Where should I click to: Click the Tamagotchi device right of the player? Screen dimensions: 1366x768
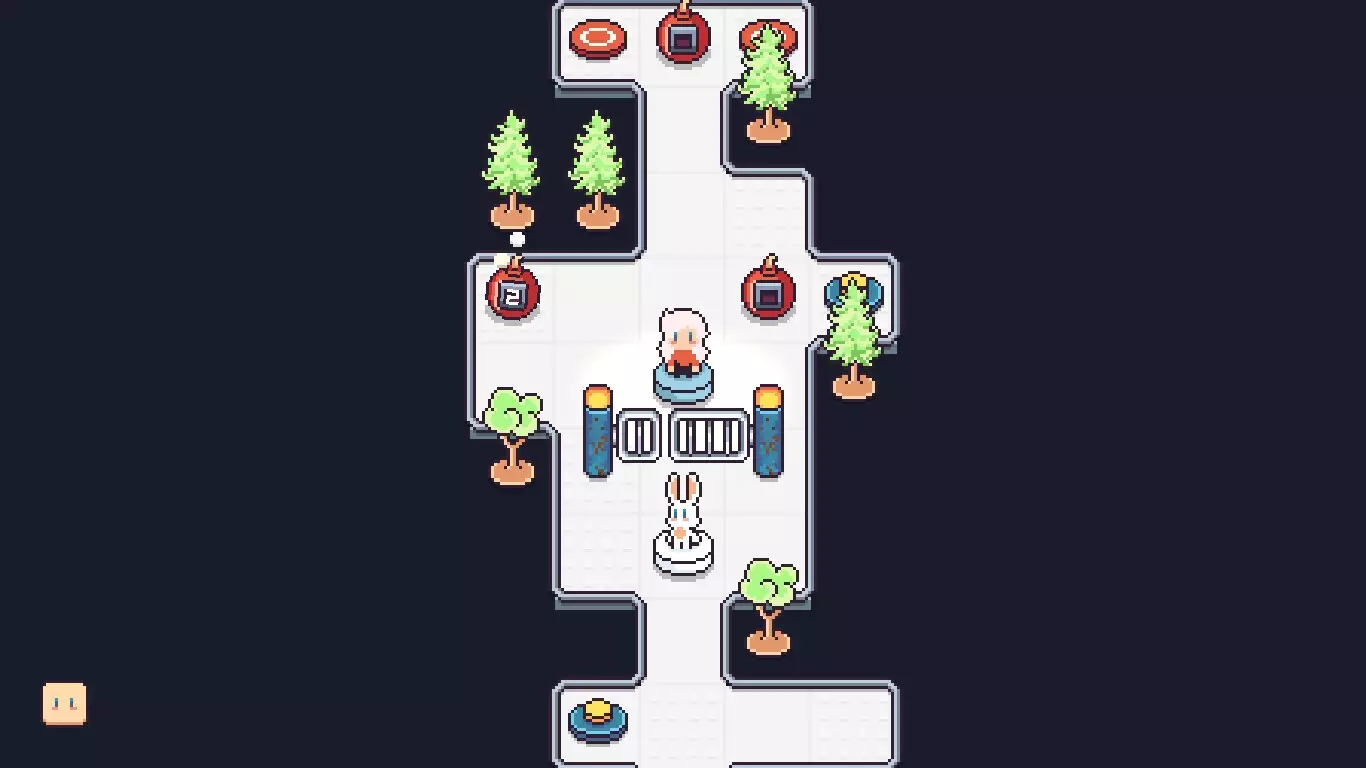coord(768,293)
